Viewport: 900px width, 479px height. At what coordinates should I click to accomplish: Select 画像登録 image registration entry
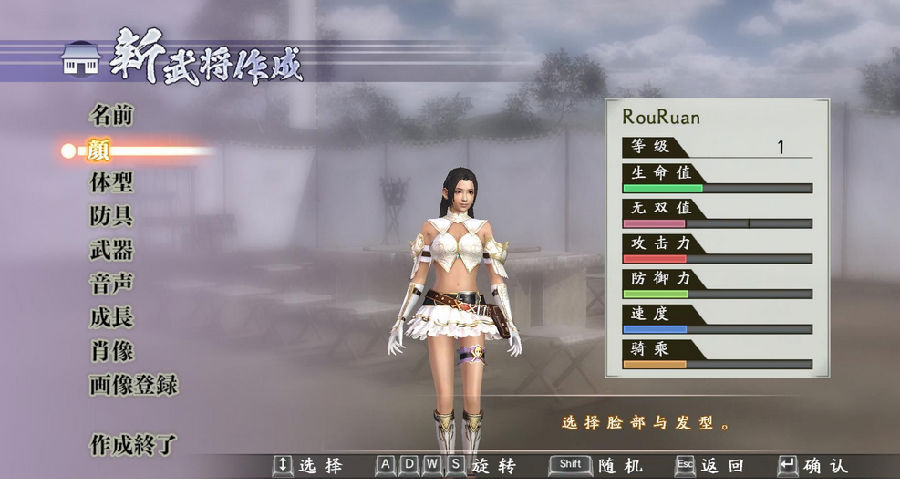[133, 386]
